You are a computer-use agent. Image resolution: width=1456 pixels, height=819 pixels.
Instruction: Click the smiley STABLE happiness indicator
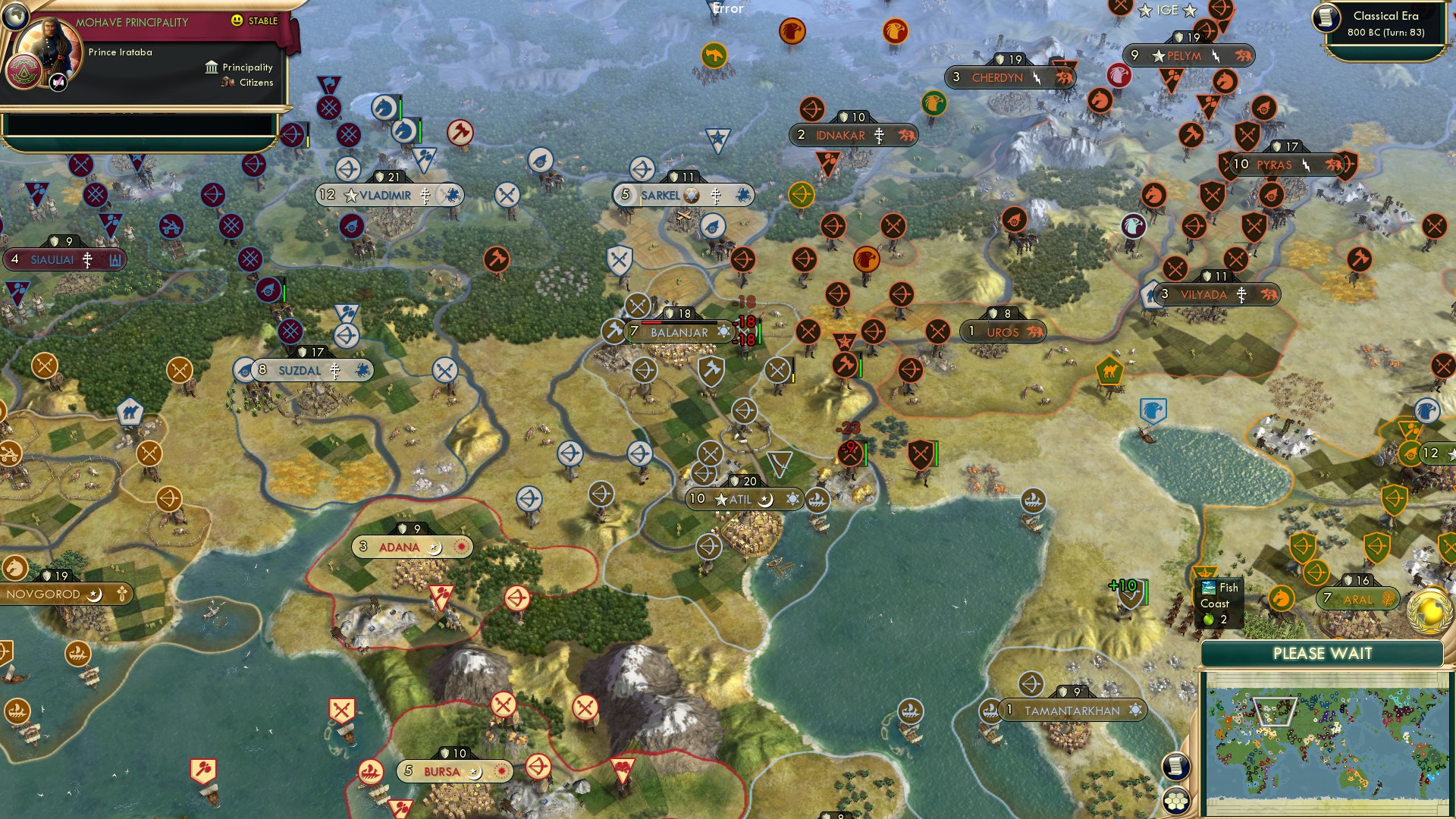coord(237,21)
